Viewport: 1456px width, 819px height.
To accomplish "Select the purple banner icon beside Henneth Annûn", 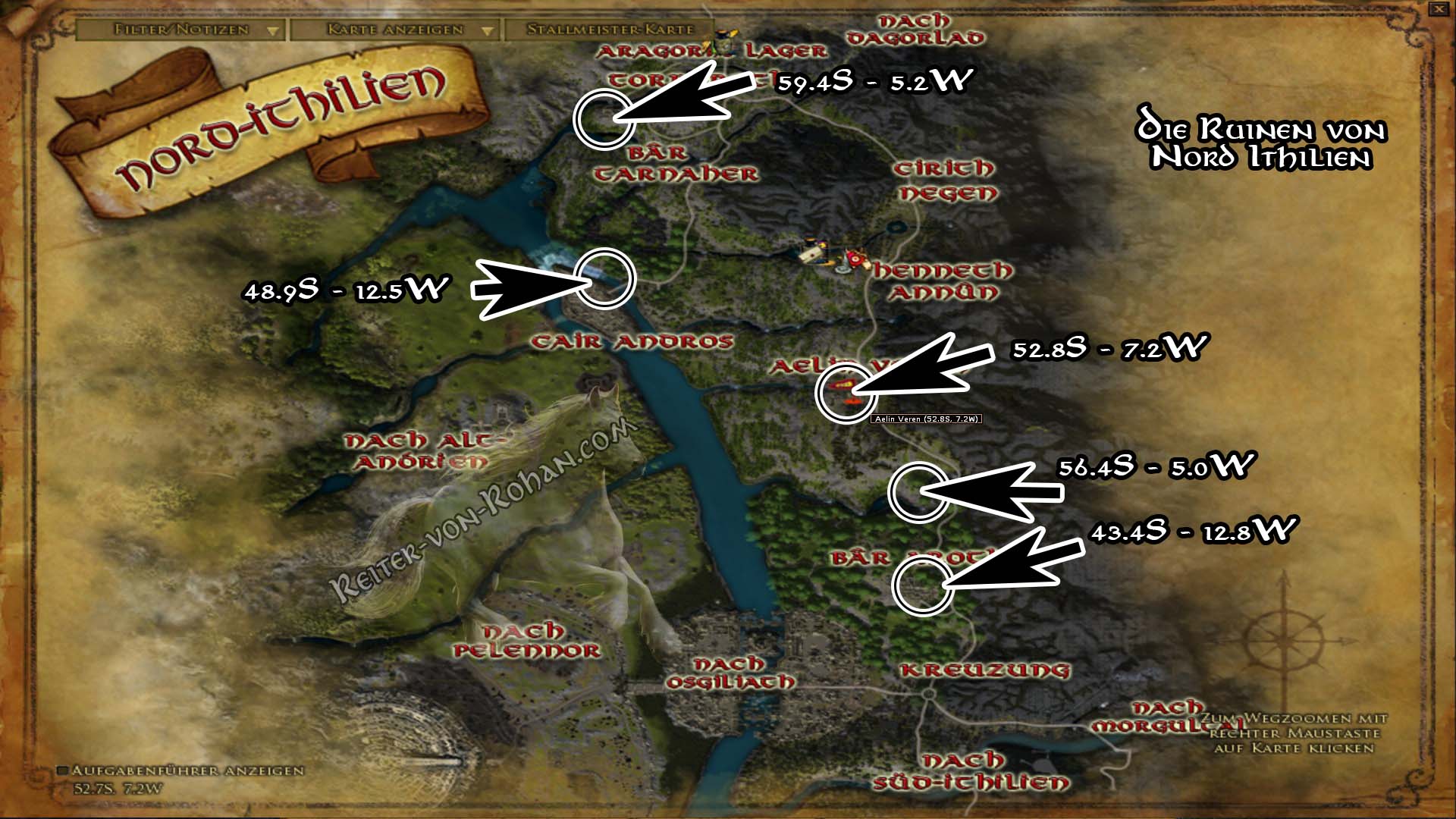I will (823, 244).
